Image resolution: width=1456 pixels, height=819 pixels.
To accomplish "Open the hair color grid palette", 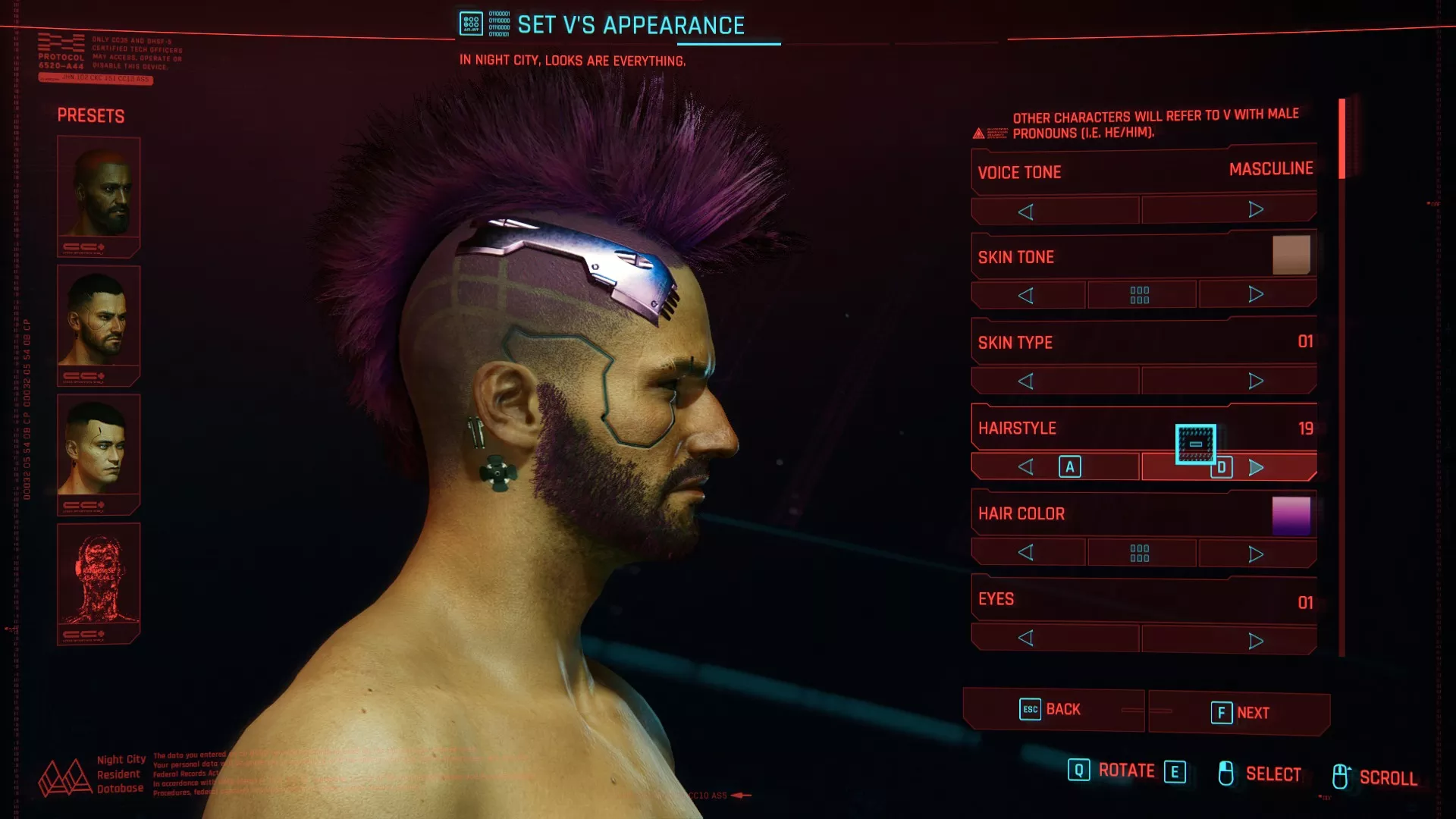I will pos(1140,553).
